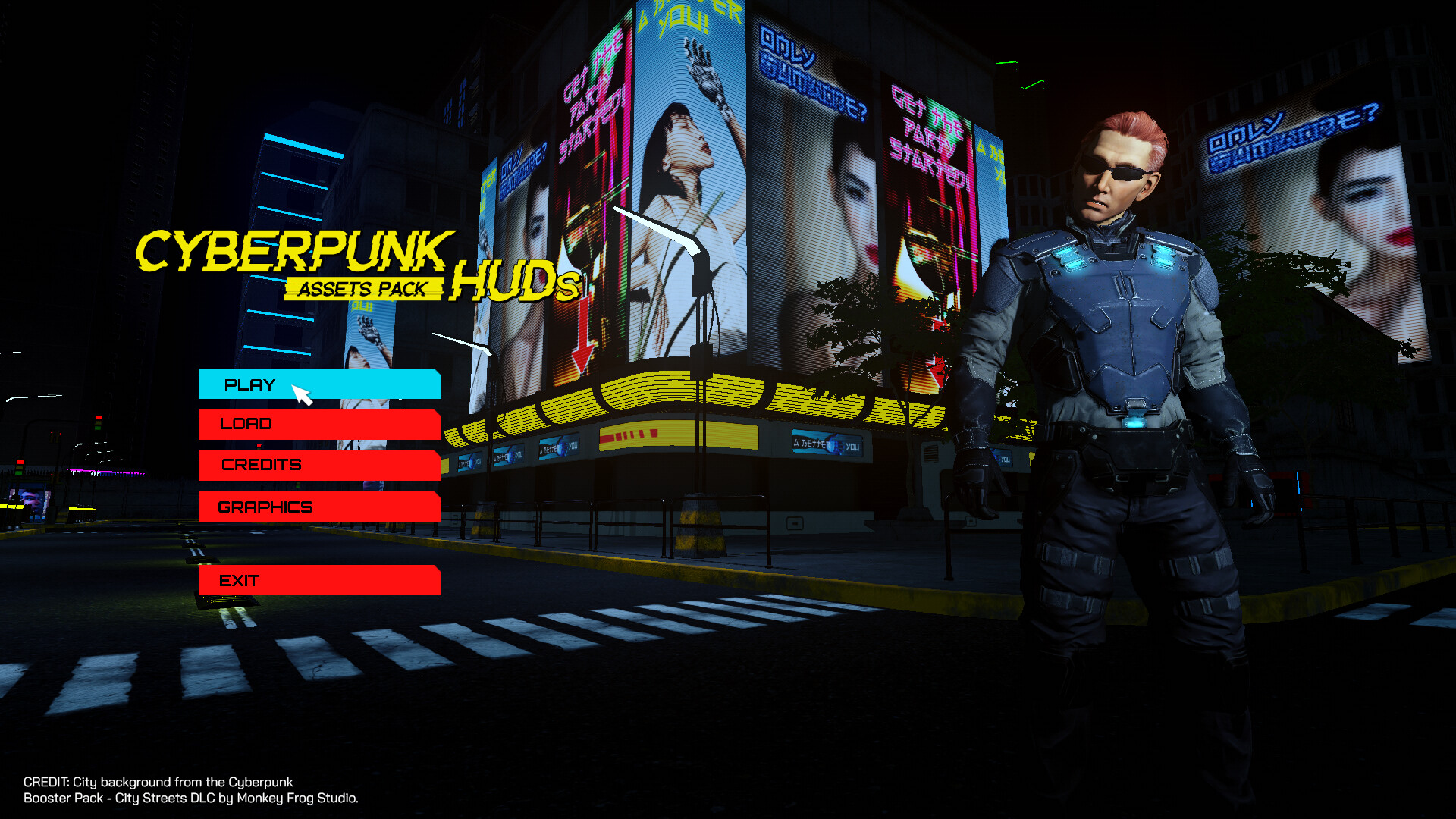Image resolution: width=1456 pixels, height=819 pixels.
Task: Click the highlighted cyan PLAY bar
Action: click(x=318, y=385)
